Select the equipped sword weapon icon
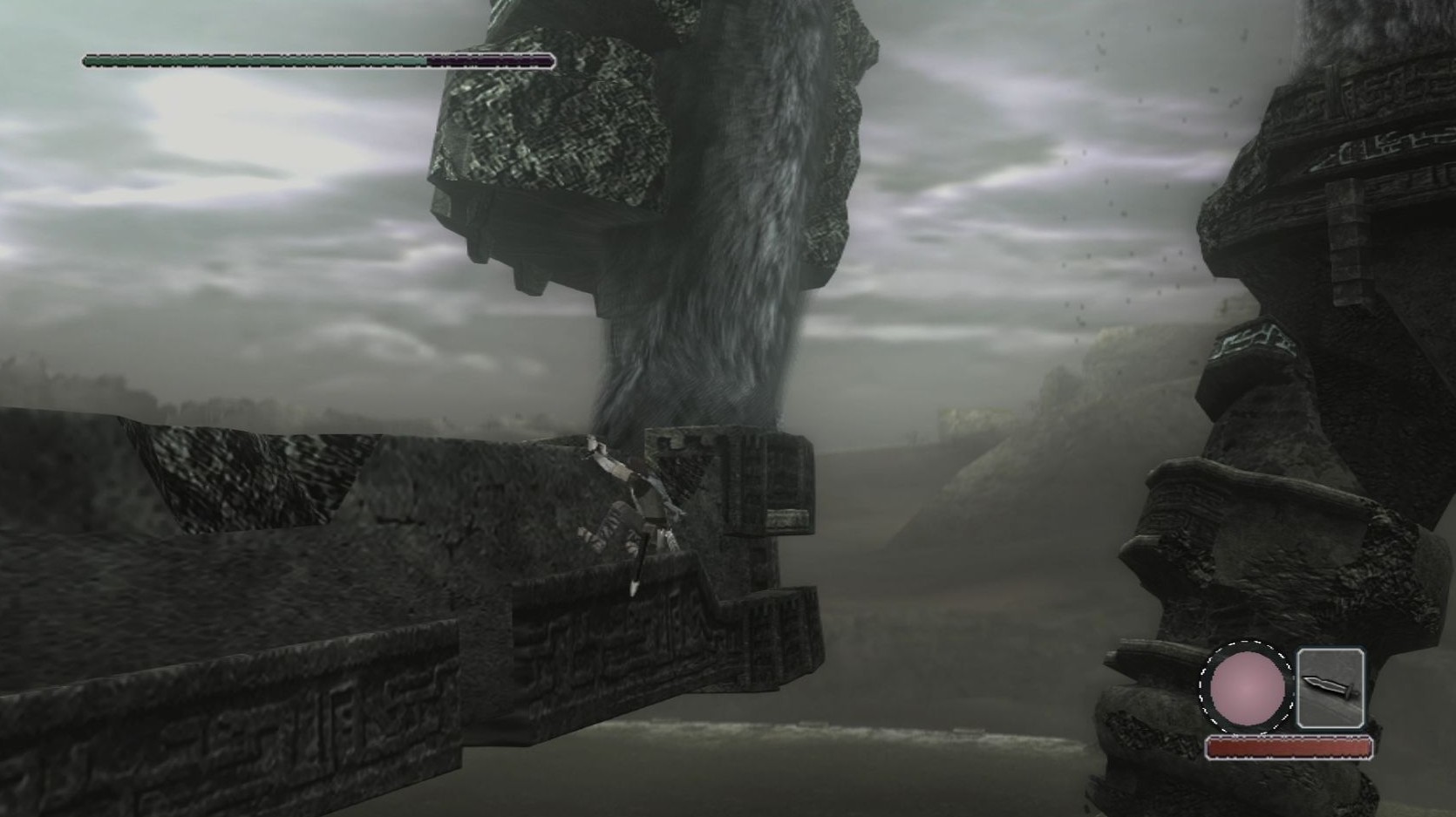Screen dimensions: 1456x817 (1330, 688)
